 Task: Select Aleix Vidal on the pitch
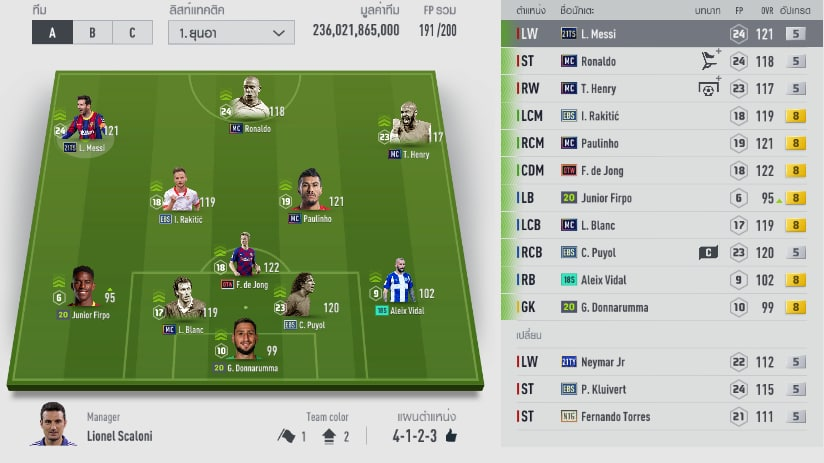[x=399, y=288]
